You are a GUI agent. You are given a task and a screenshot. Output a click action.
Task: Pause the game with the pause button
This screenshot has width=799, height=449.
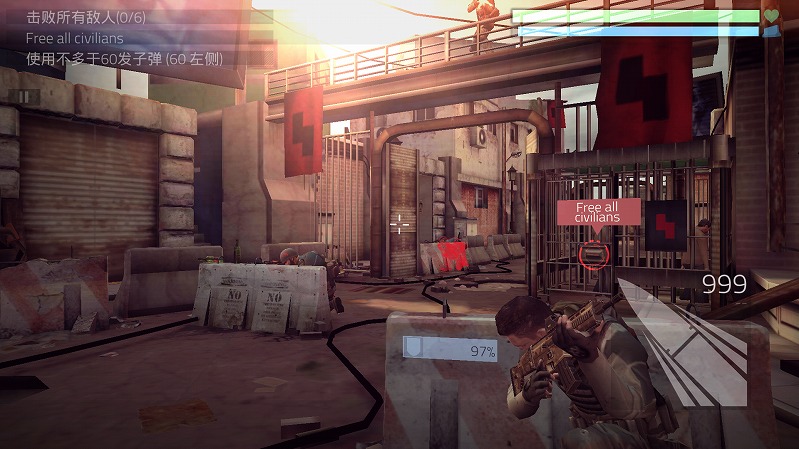pos(25,96)
